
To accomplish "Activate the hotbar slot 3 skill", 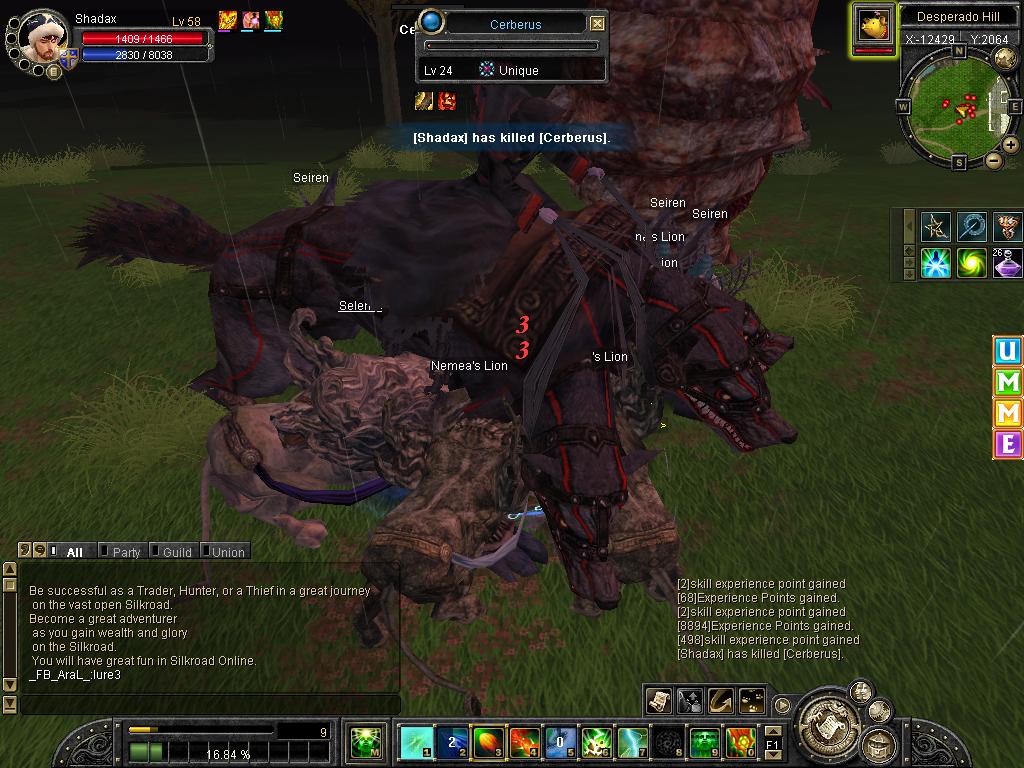I will coord(488,743).
